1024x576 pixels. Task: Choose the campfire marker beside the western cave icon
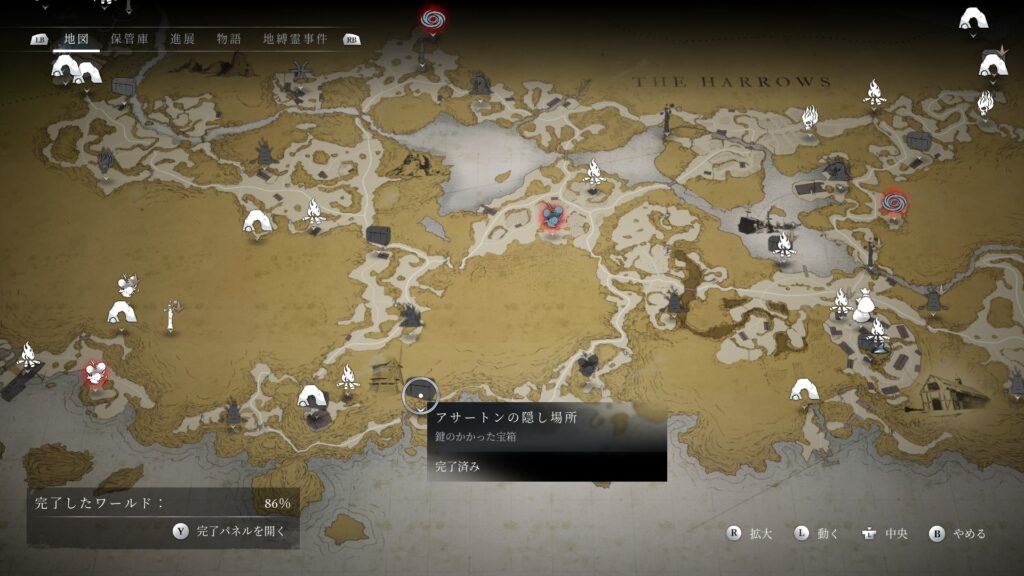(x=314, y=211)
